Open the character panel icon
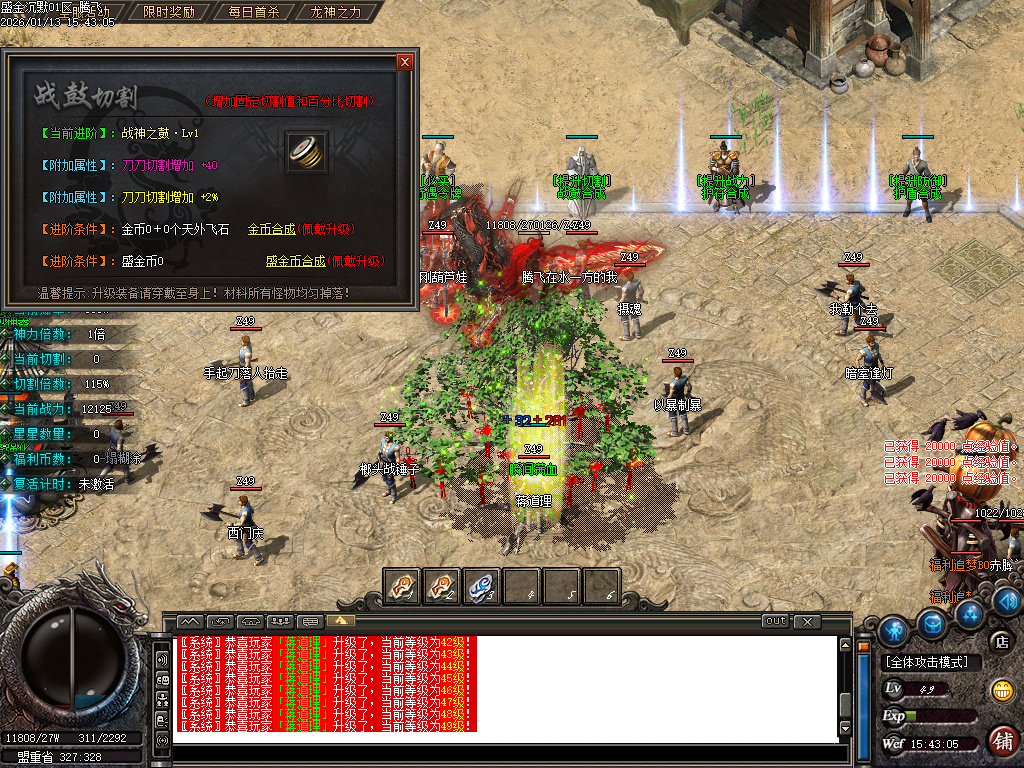1024x768 pixels. click(x=894, y=630)
